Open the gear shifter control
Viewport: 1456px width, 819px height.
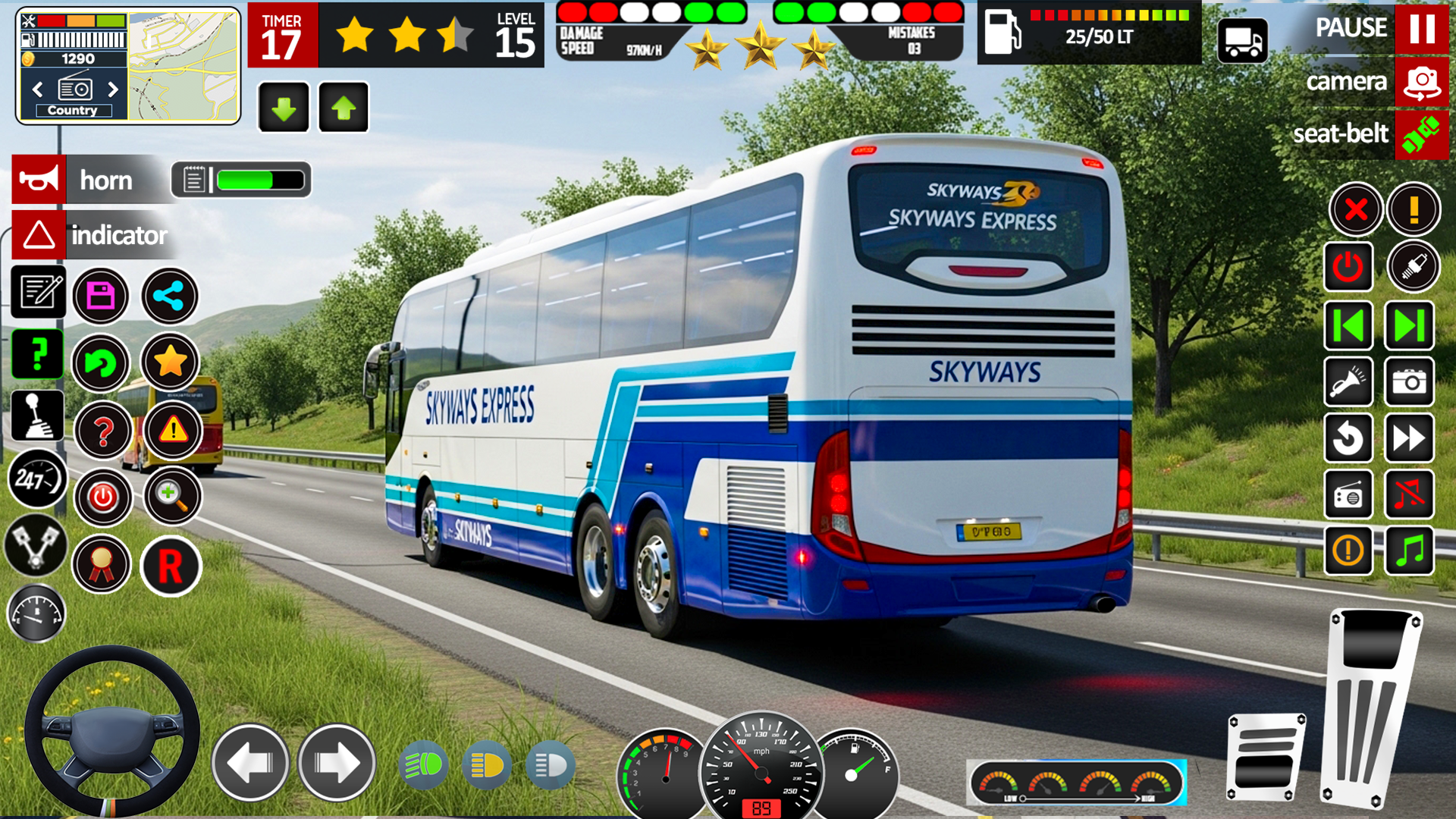click(36, 416)
